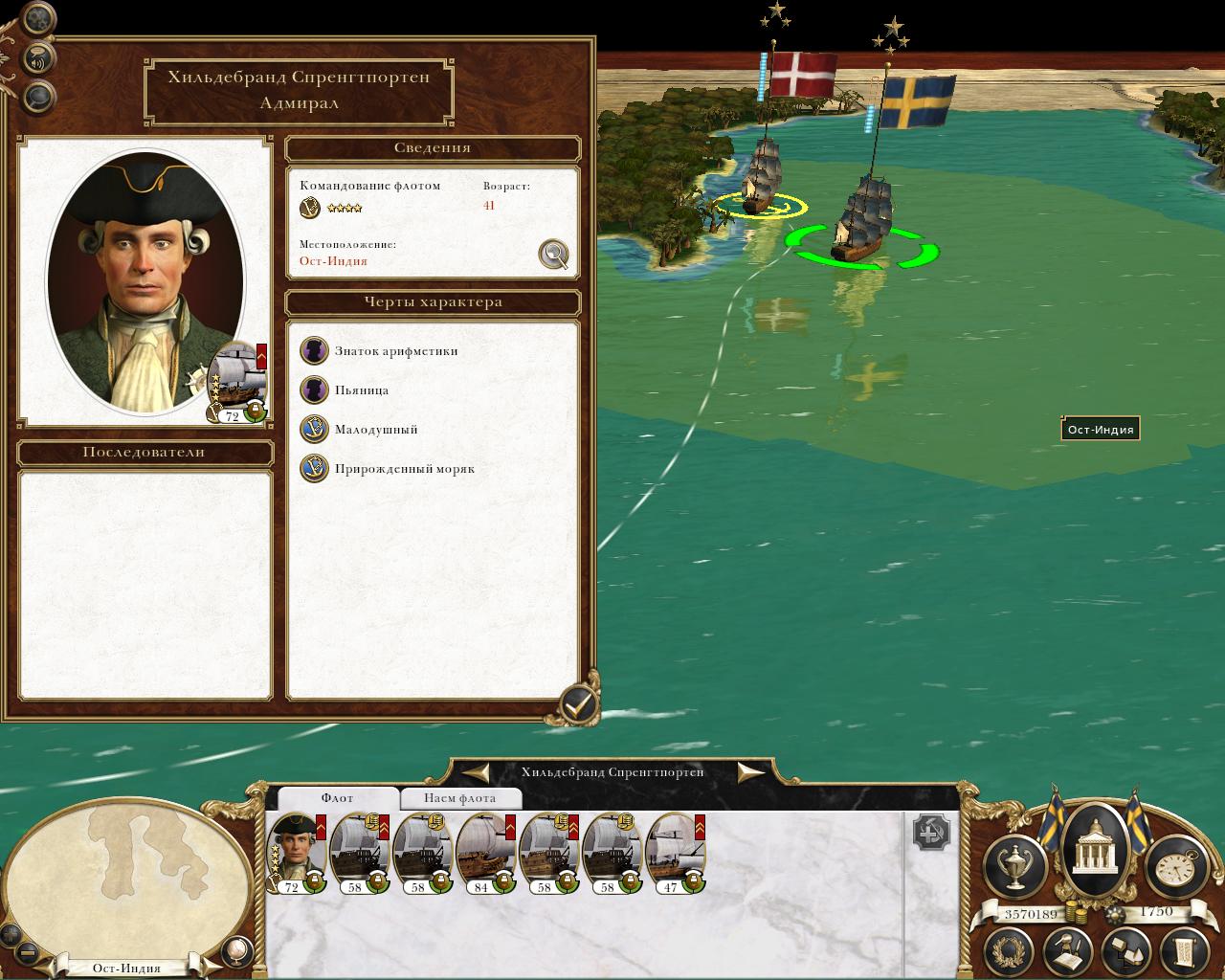1225x980 pixels.
Task: Open the research and technology panel
Action: coord(1067,950)
